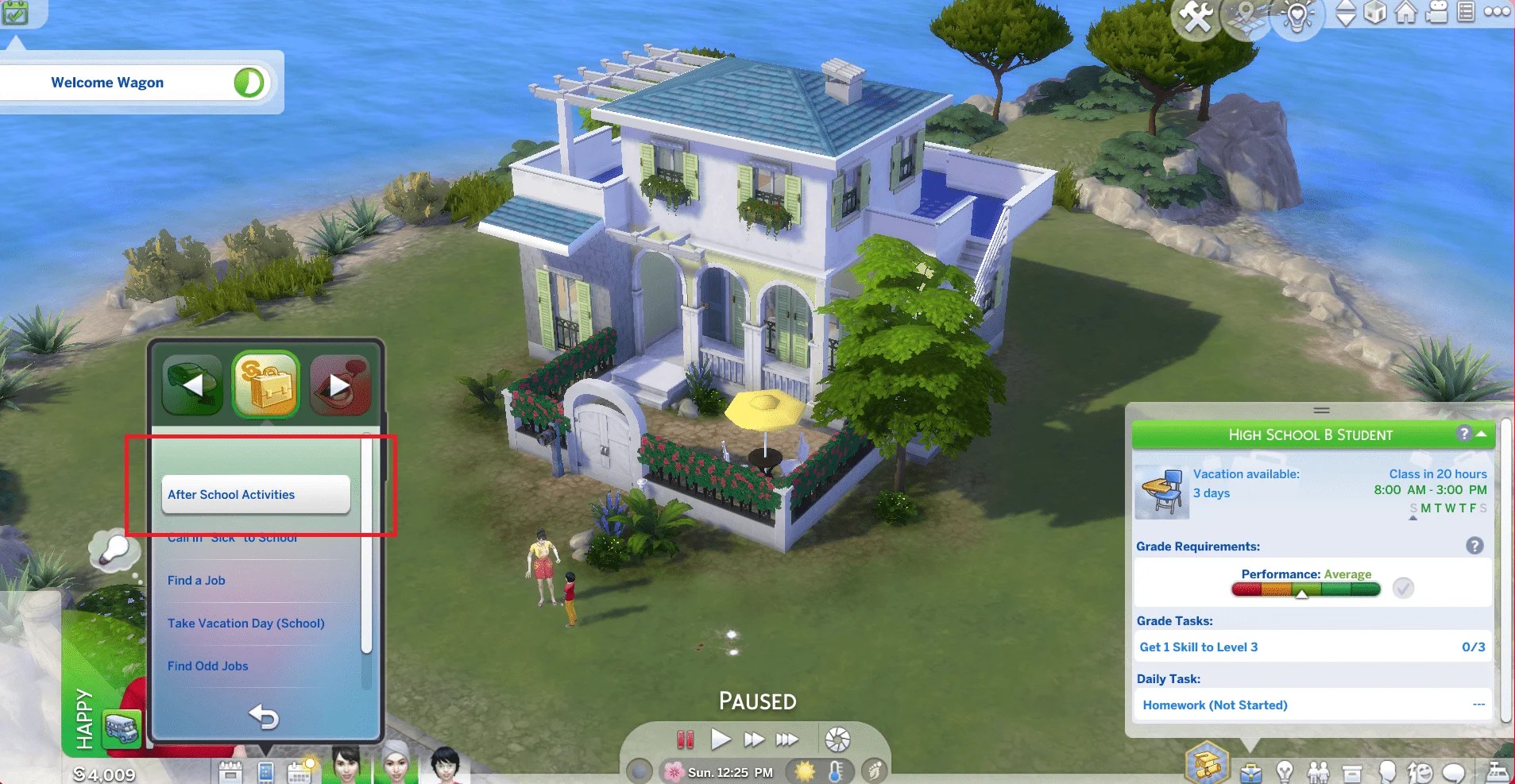
Task: Open the Career panel briefcase icon
Action: click(x=1250, y=773)
